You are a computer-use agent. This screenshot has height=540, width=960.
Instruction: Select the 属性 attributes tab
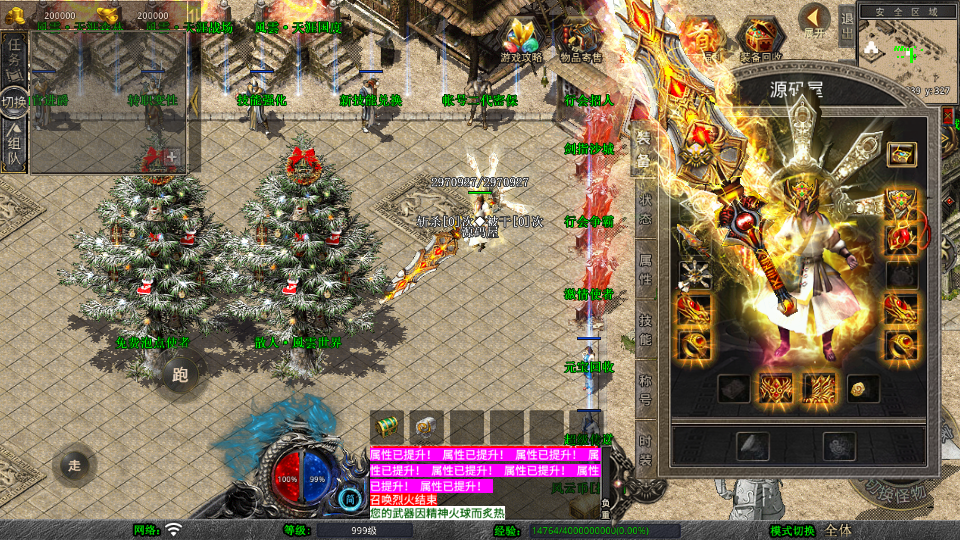point(646,268)
